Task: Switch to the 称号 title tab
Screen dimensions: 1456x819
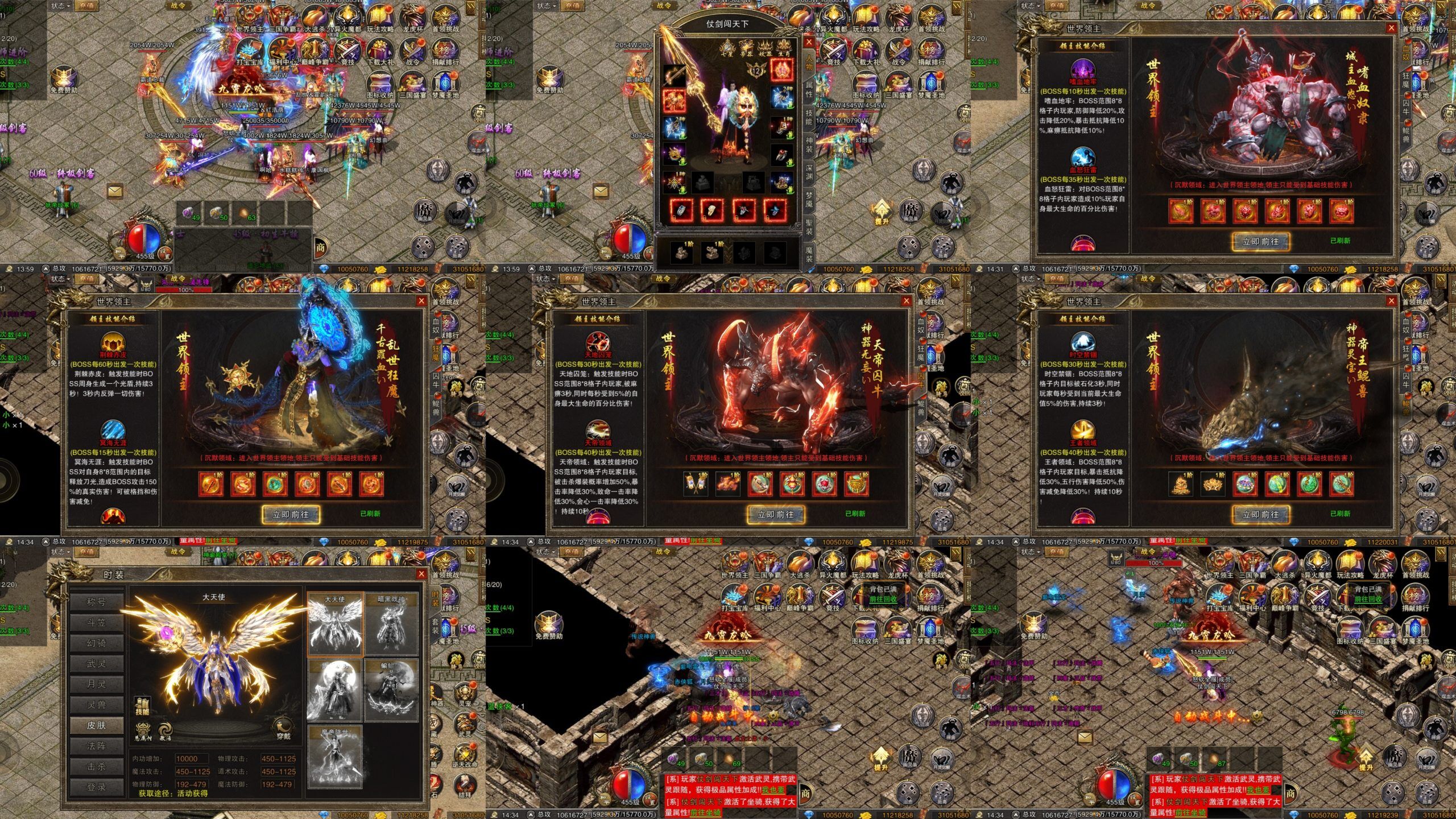Action: pos(96,602)
